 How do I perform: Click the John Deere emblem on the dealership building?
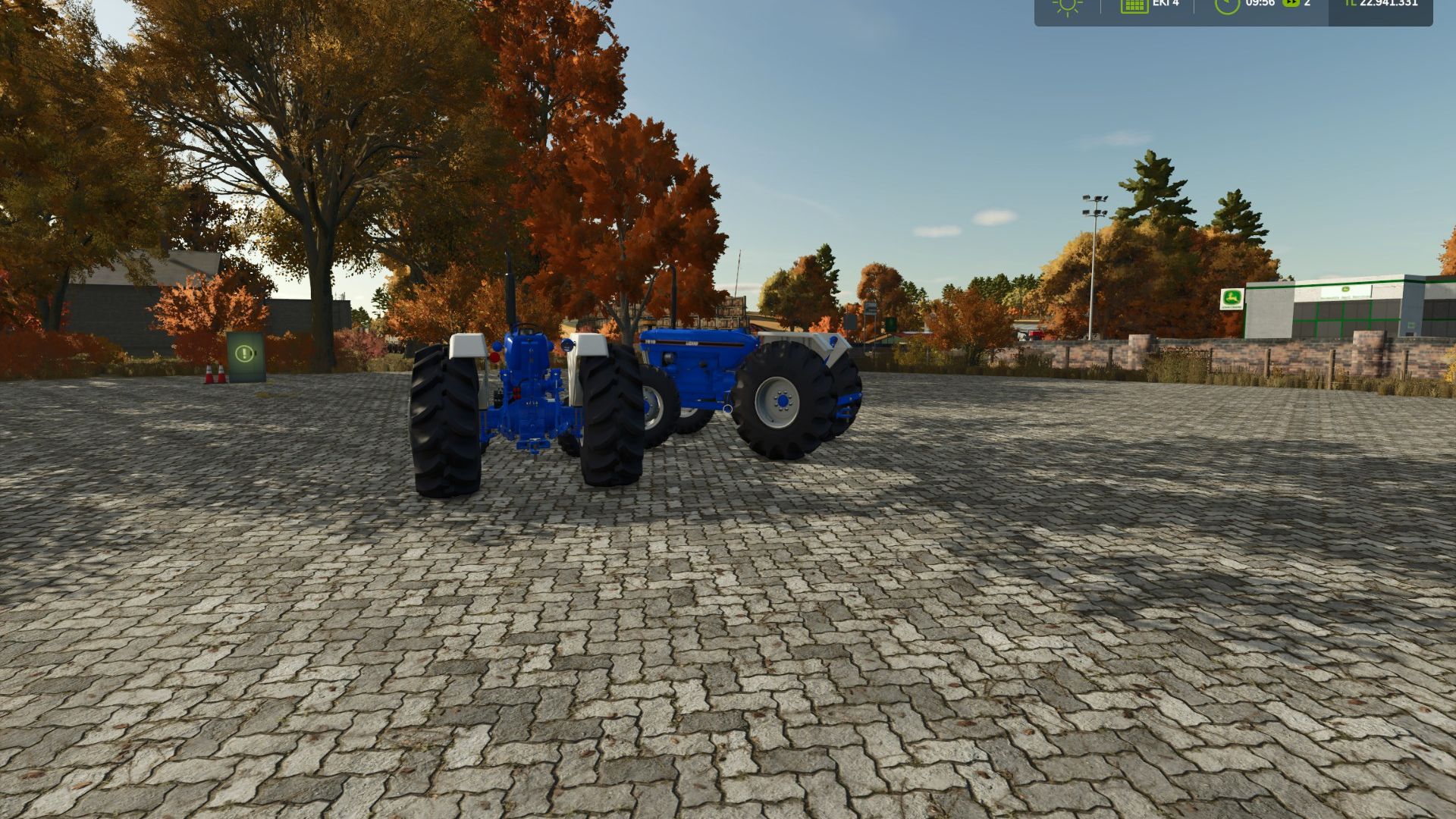[x=1345, y=289]
